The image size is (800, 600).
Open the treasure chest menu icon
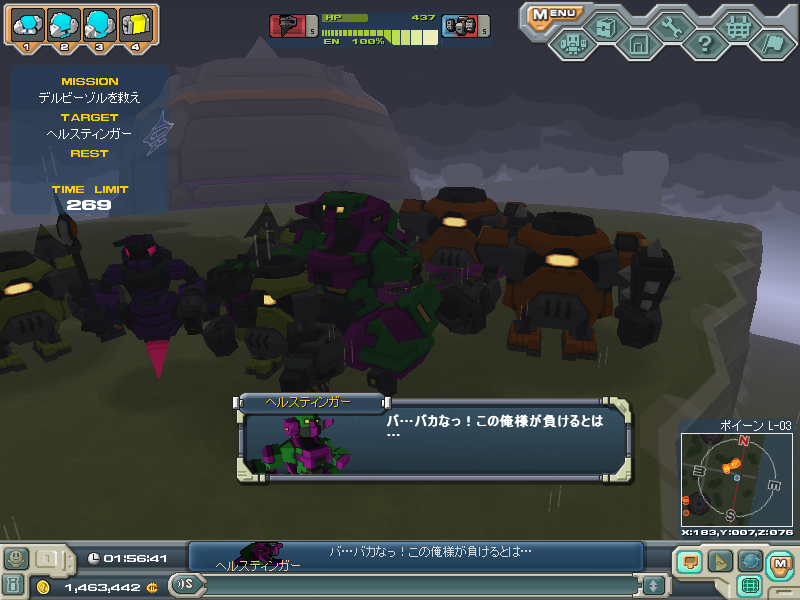[605, 27]
